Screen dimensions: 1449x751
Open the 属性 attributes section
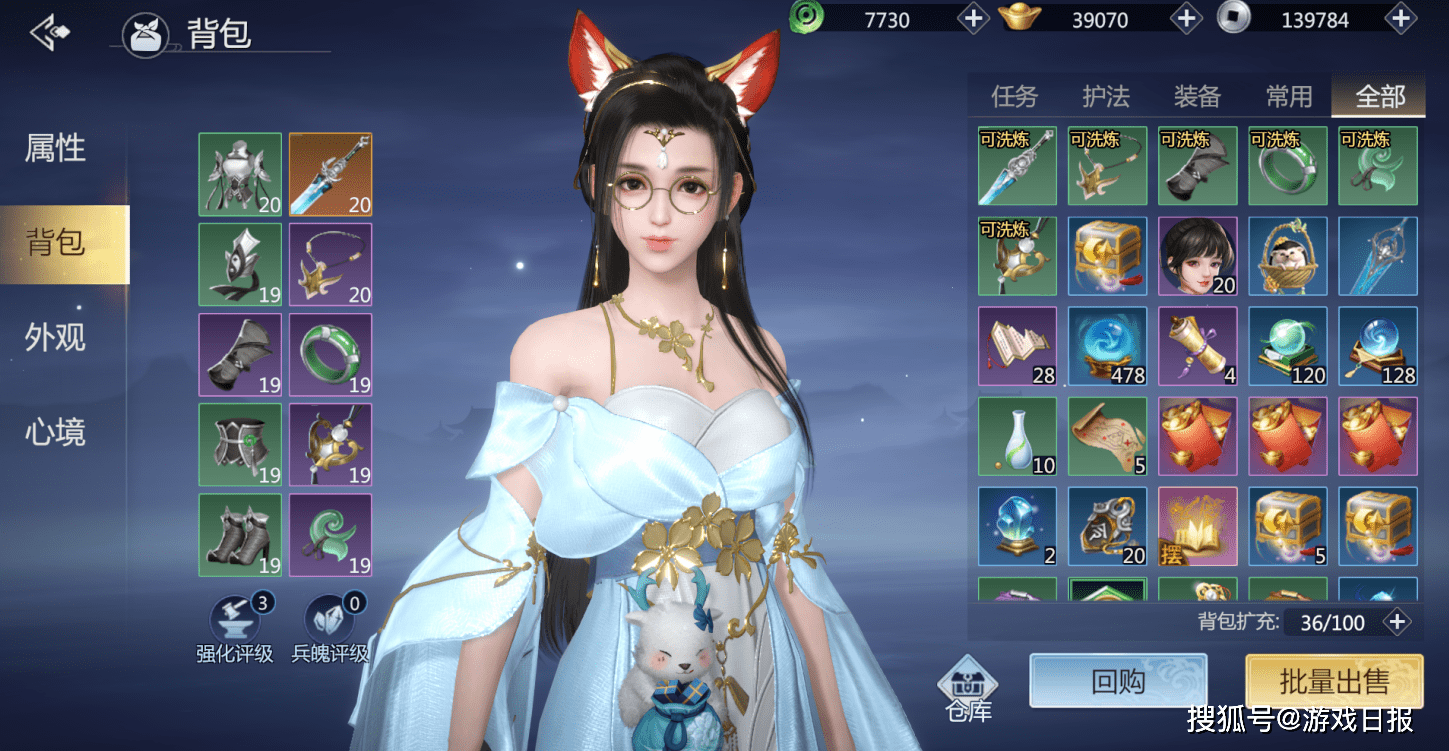point(56,149)
